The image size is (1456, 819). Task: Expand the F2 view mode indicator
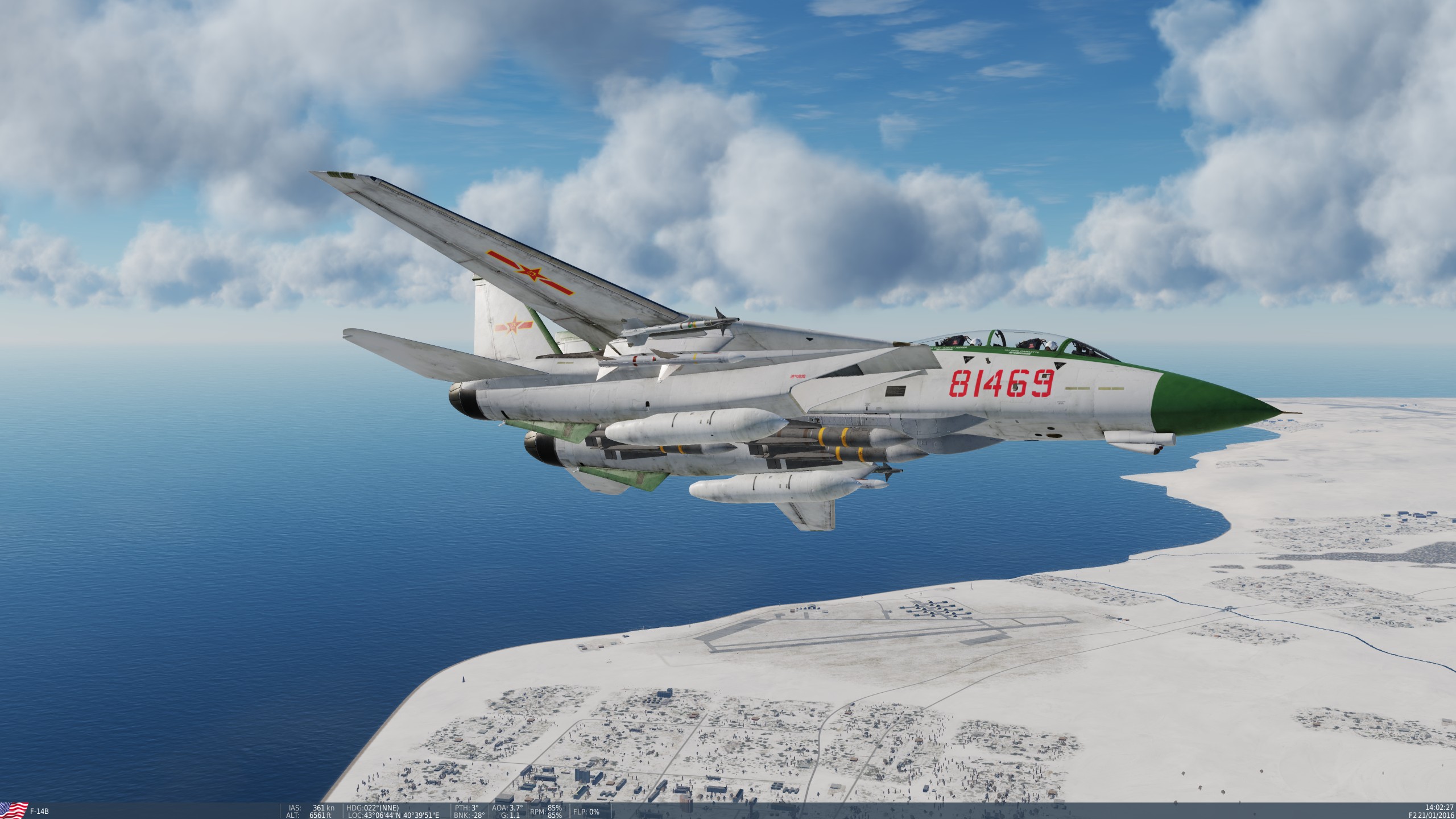[x=1414, y=816]
